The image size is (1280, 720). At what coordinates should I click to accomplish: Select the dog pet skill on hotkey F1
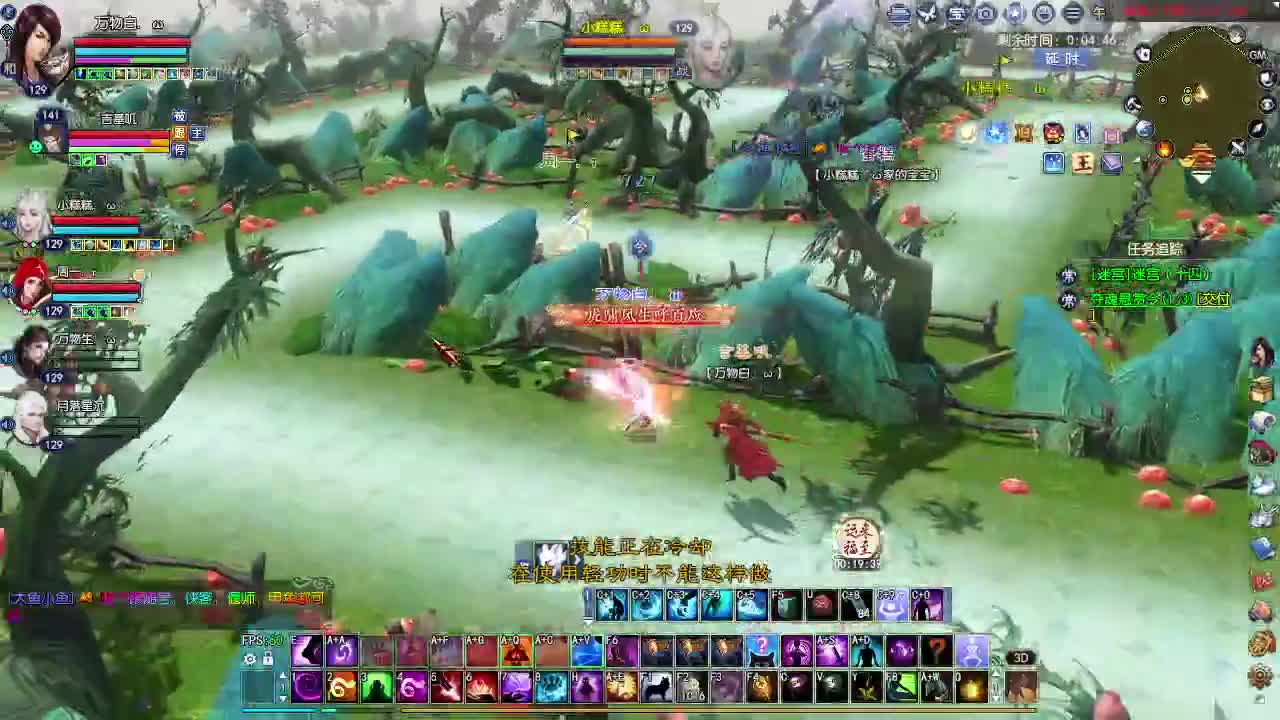pos(655,687)
